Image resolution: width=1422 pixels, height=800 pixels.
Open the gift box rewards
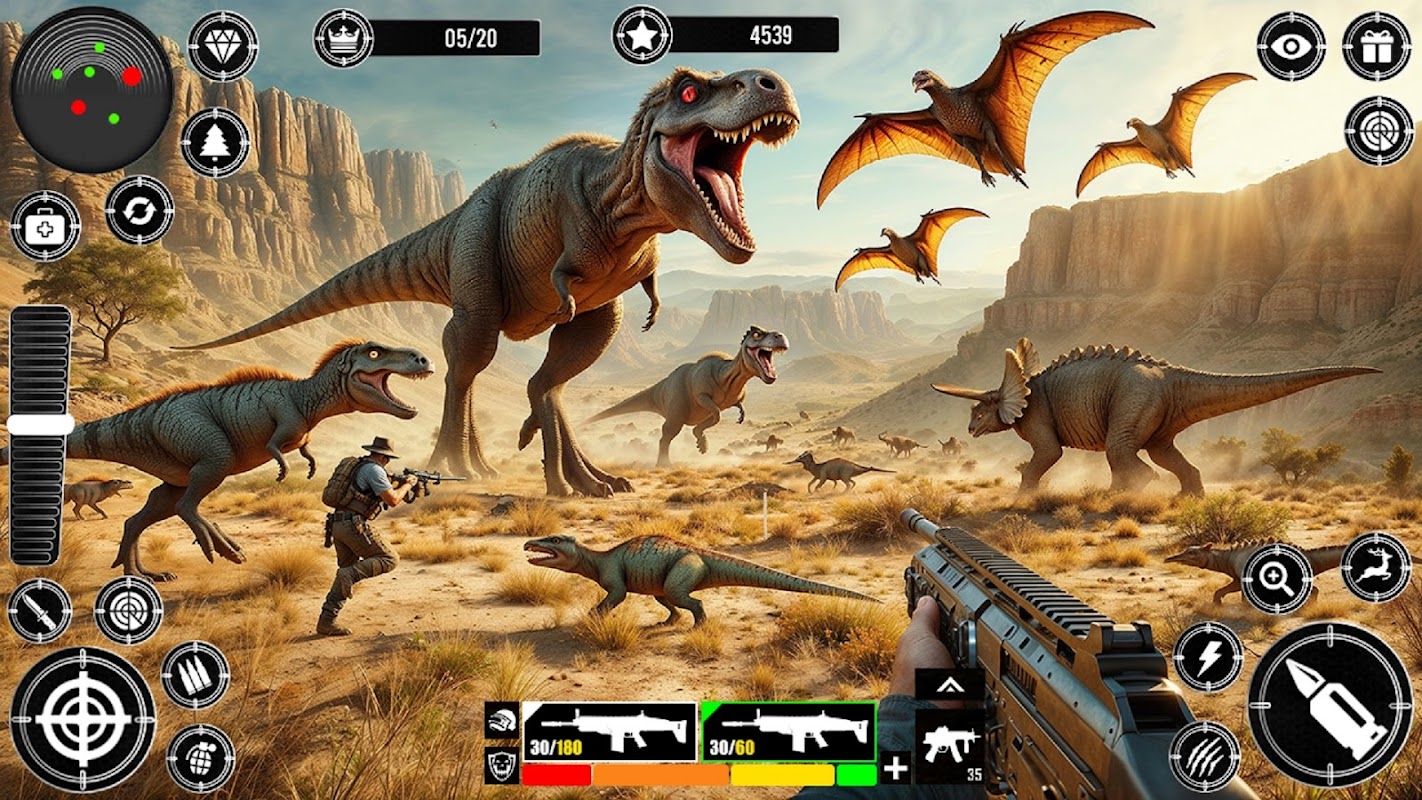pyautogui.click(x=1376, y=46)
